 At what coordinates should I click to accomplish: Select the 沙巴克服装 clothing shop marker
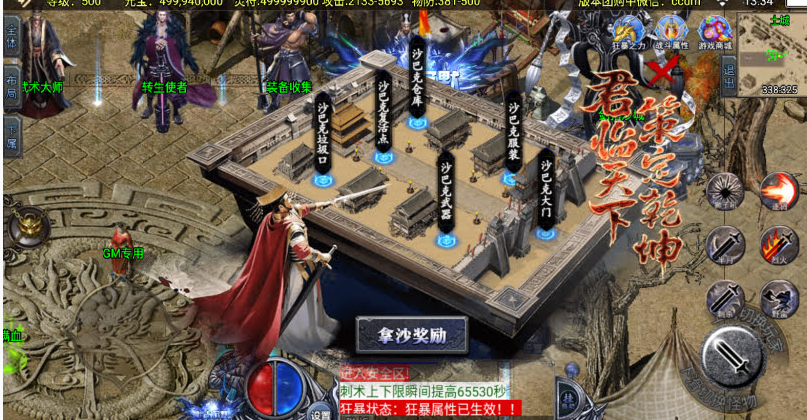tap(512, 178)
